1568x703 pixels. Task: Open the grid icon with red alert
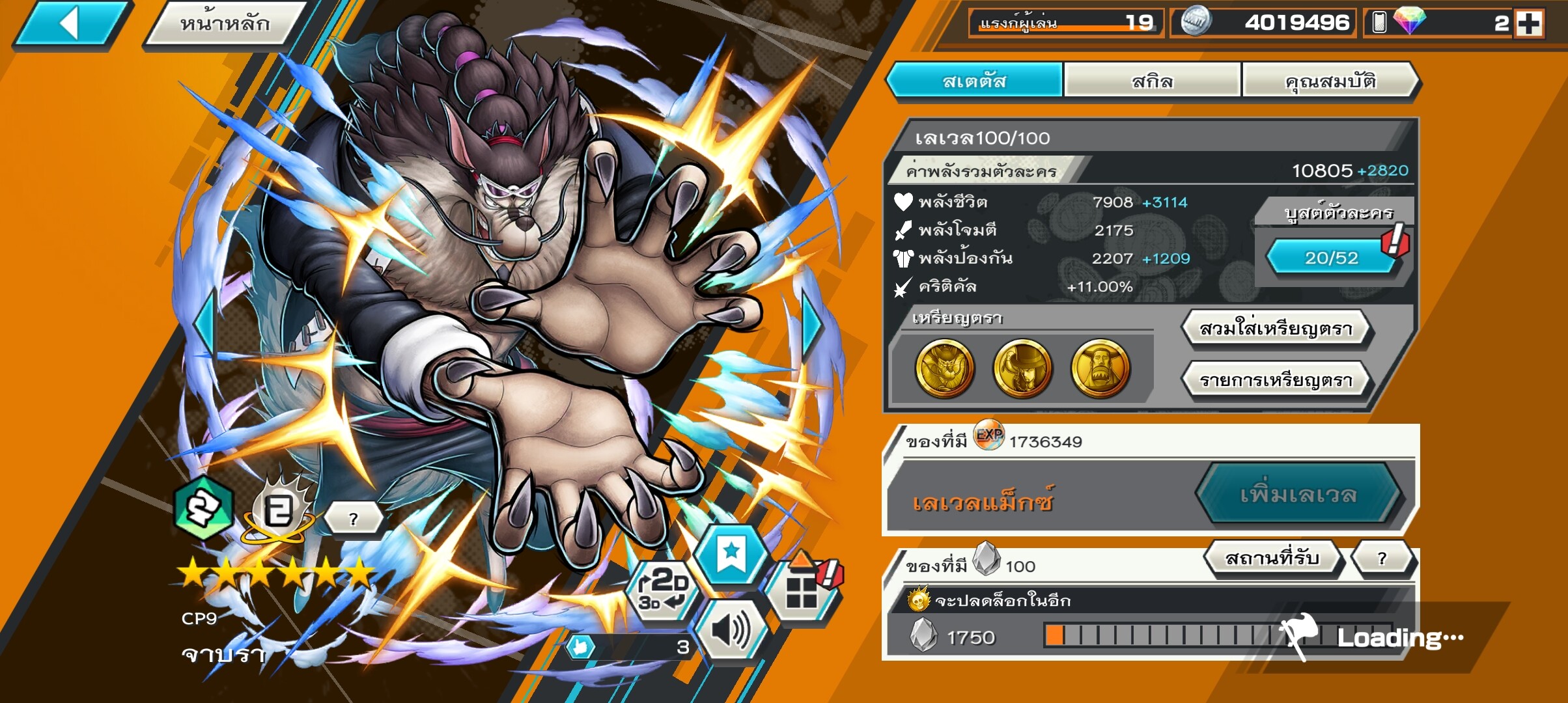coord(802,590)
